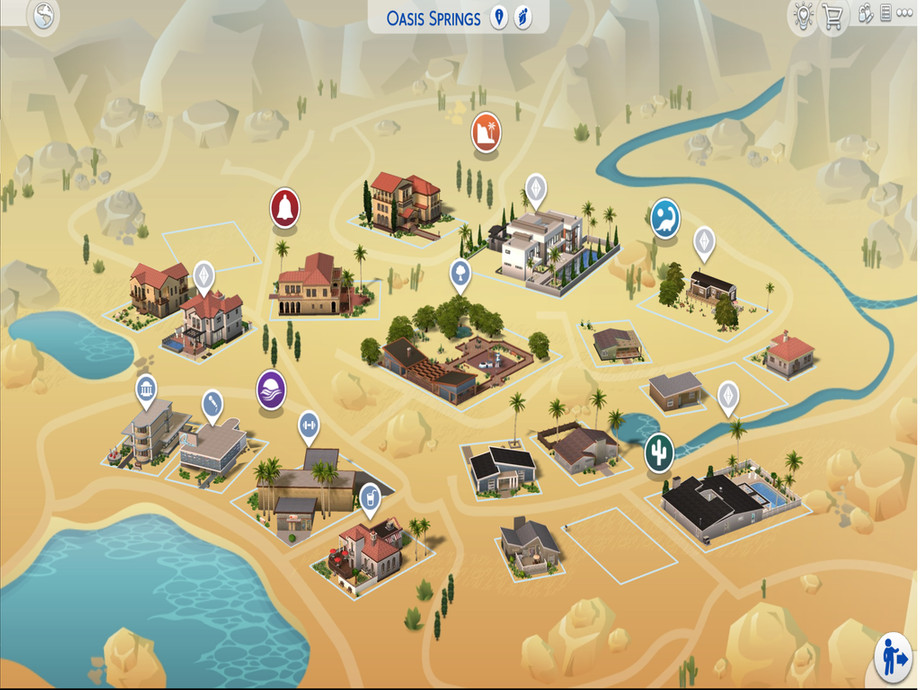
Task: Choose the purple waves map marker
Action: coord(271,388)
